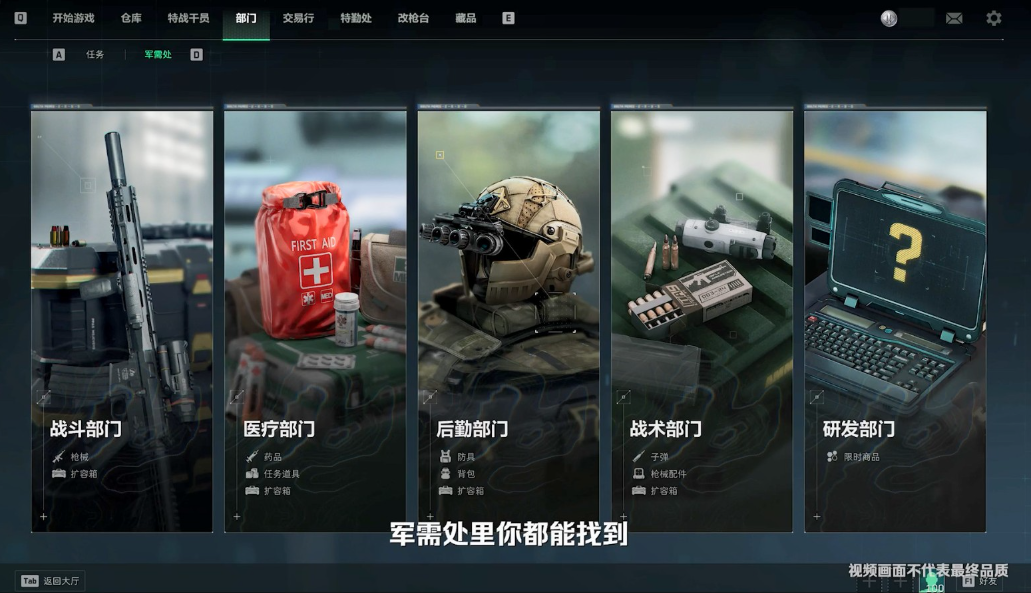Open settings via the gear icon
The height and width of the screenshot is (593, 1031).
[x=993, y=18]
